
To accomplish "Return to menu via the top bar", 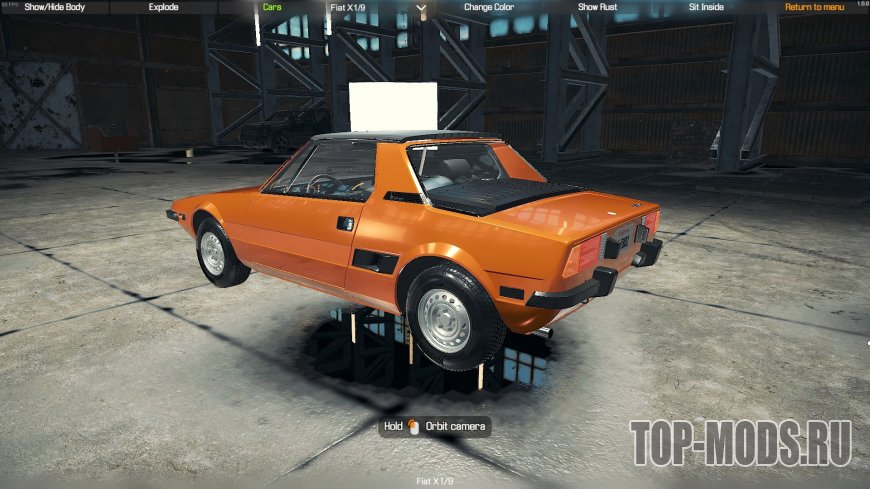I will [x=814, y=7].
